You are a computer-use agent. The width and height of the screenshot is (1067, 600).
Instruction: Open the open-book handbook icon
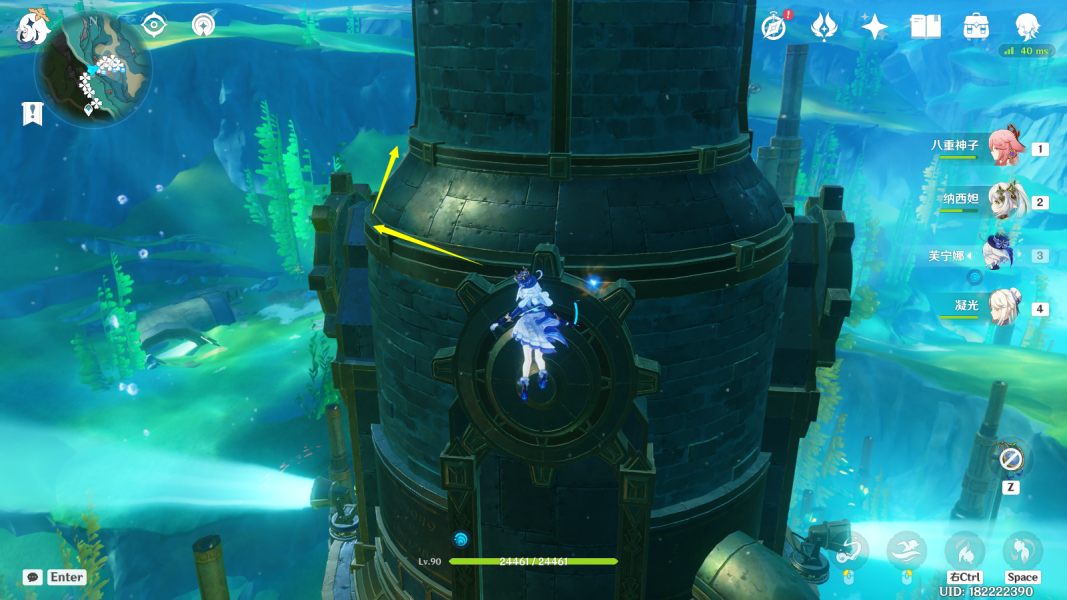925,27
